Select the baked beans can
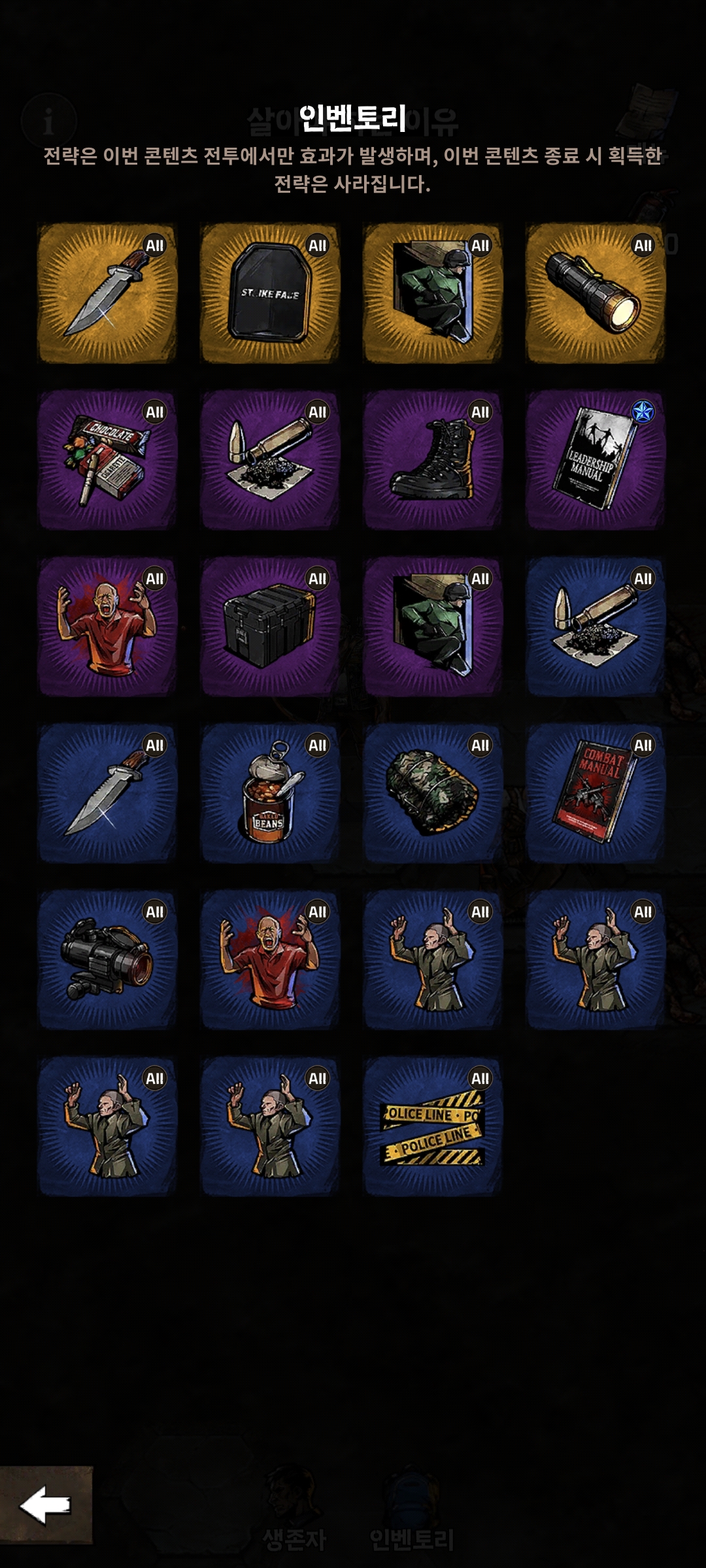The width and height of the screenshot is (706, 1568). [270, 793]
